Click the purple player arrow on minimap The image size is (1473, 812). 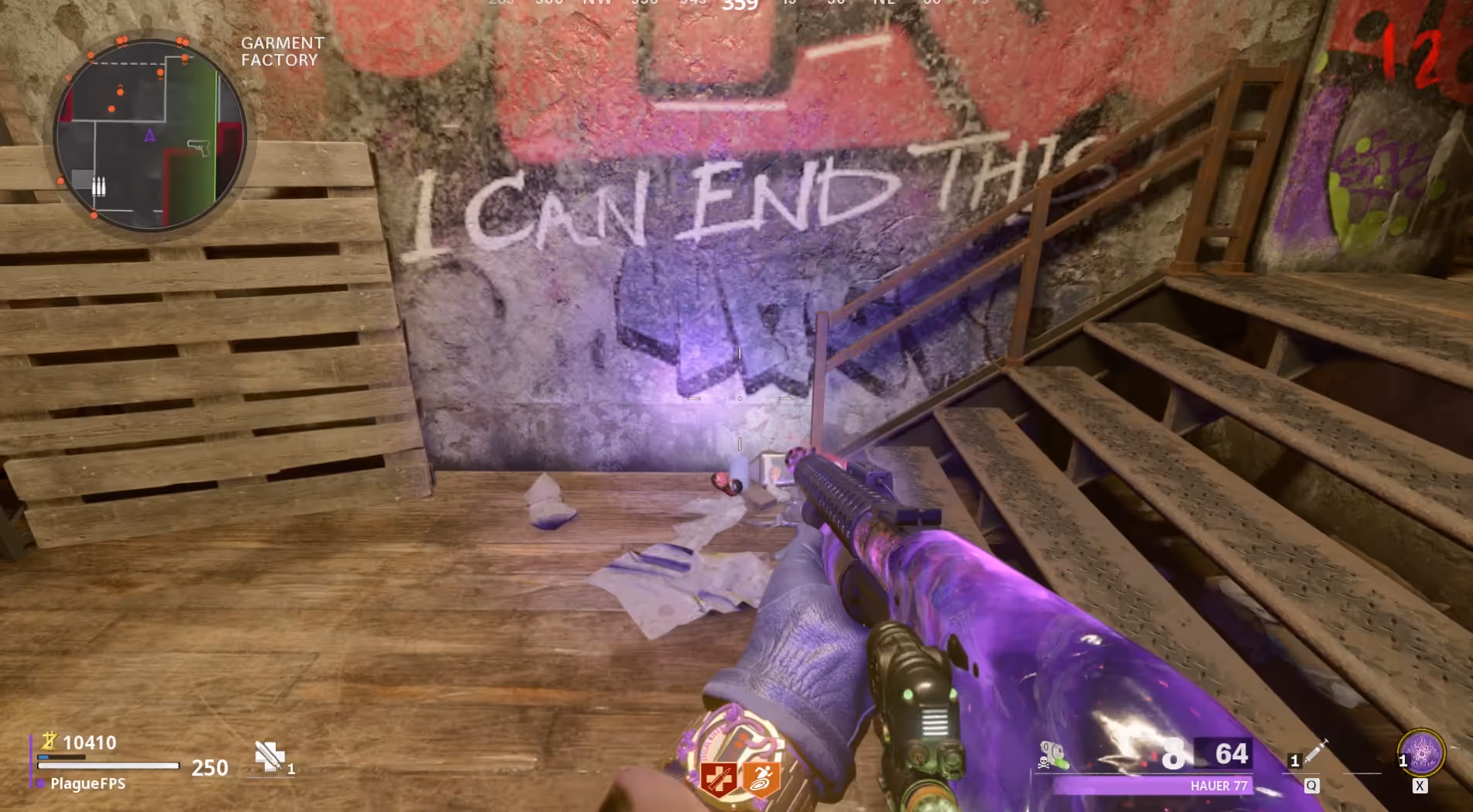pyautogui.click(x=149, y=136)
